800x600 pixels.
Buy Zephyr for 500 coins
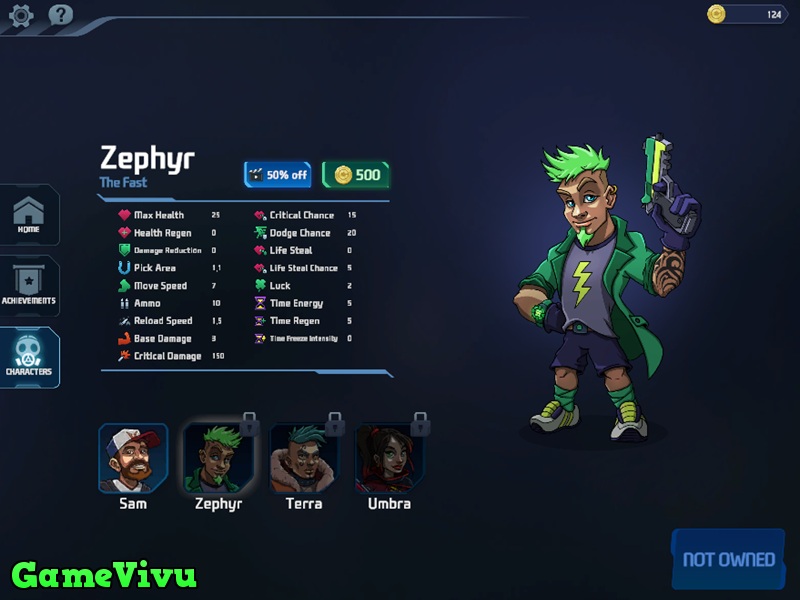(x=356, y=175)
